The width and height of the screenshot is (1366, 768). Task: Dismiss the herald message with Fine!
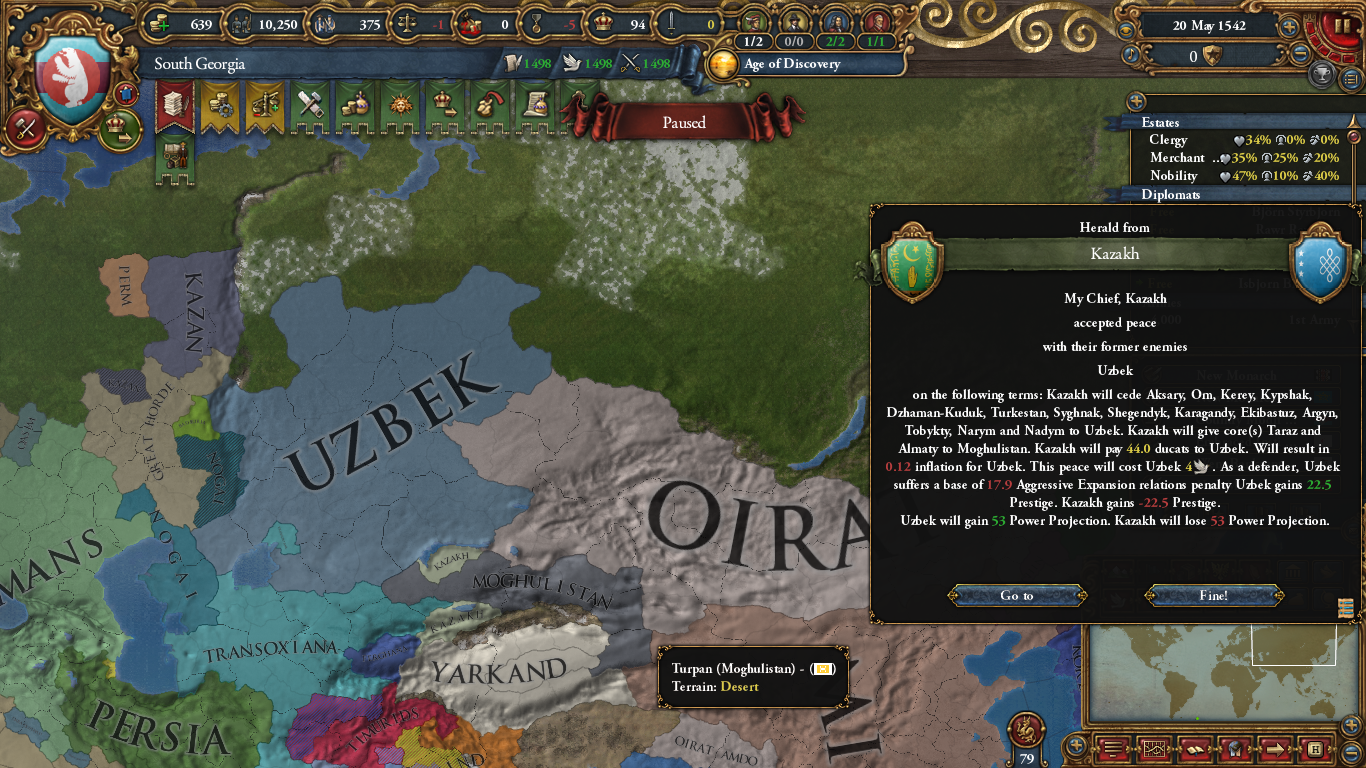(x=1213, y=595)
